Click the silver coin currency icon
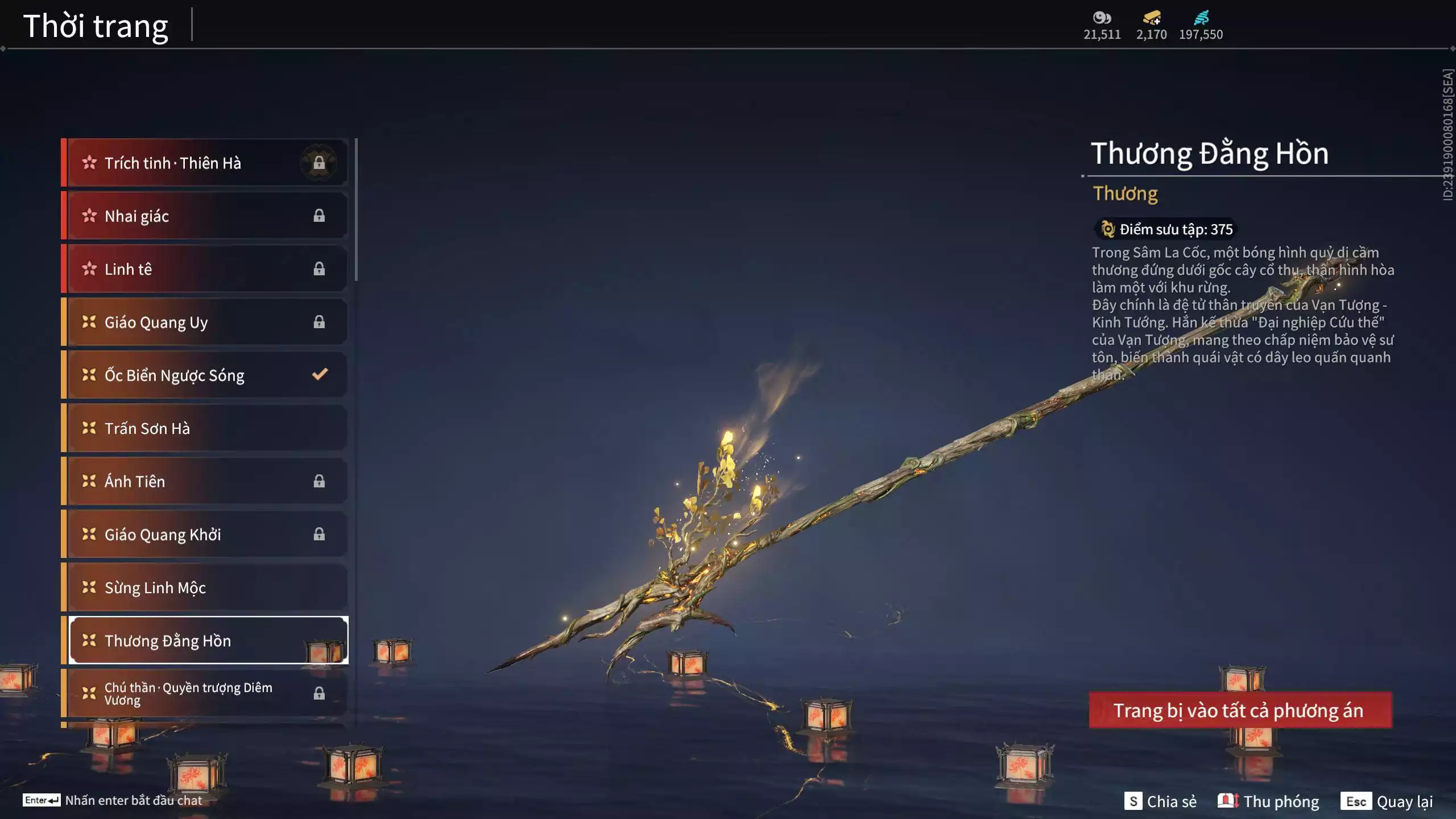Image resolution: width=1456 pixels, height=819 pixels. tap(1102, 18)
